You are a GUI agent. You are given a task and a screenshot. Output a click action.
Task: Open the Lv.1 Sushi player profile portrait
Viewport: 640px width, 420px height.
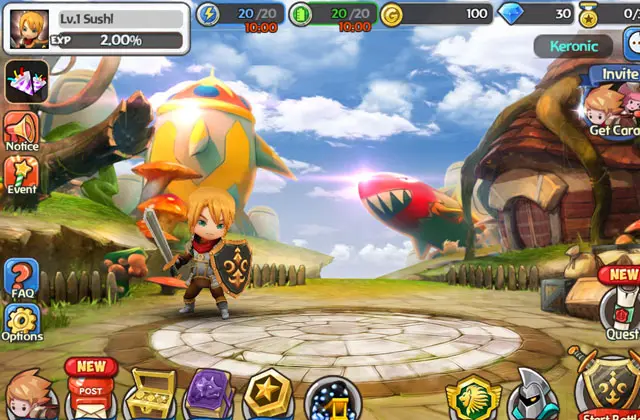29,29
